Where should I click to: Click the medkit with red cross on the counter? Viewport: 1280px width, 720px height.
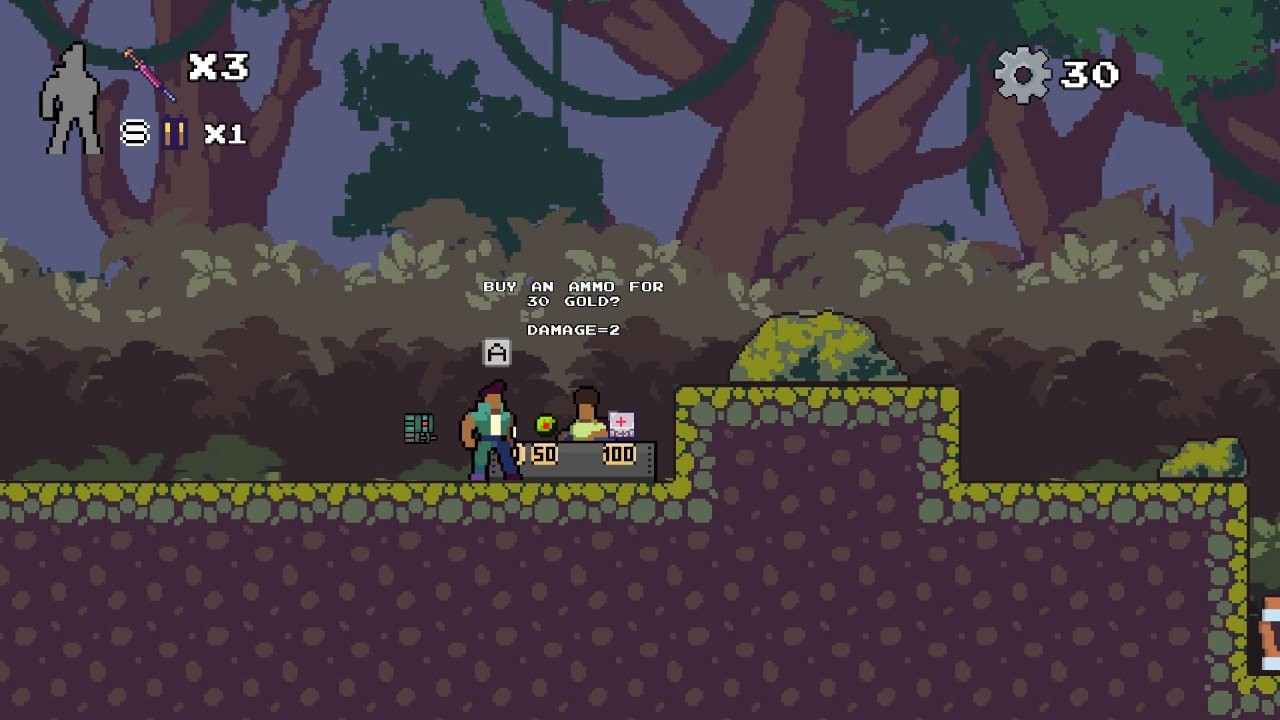tap(621, 423)
